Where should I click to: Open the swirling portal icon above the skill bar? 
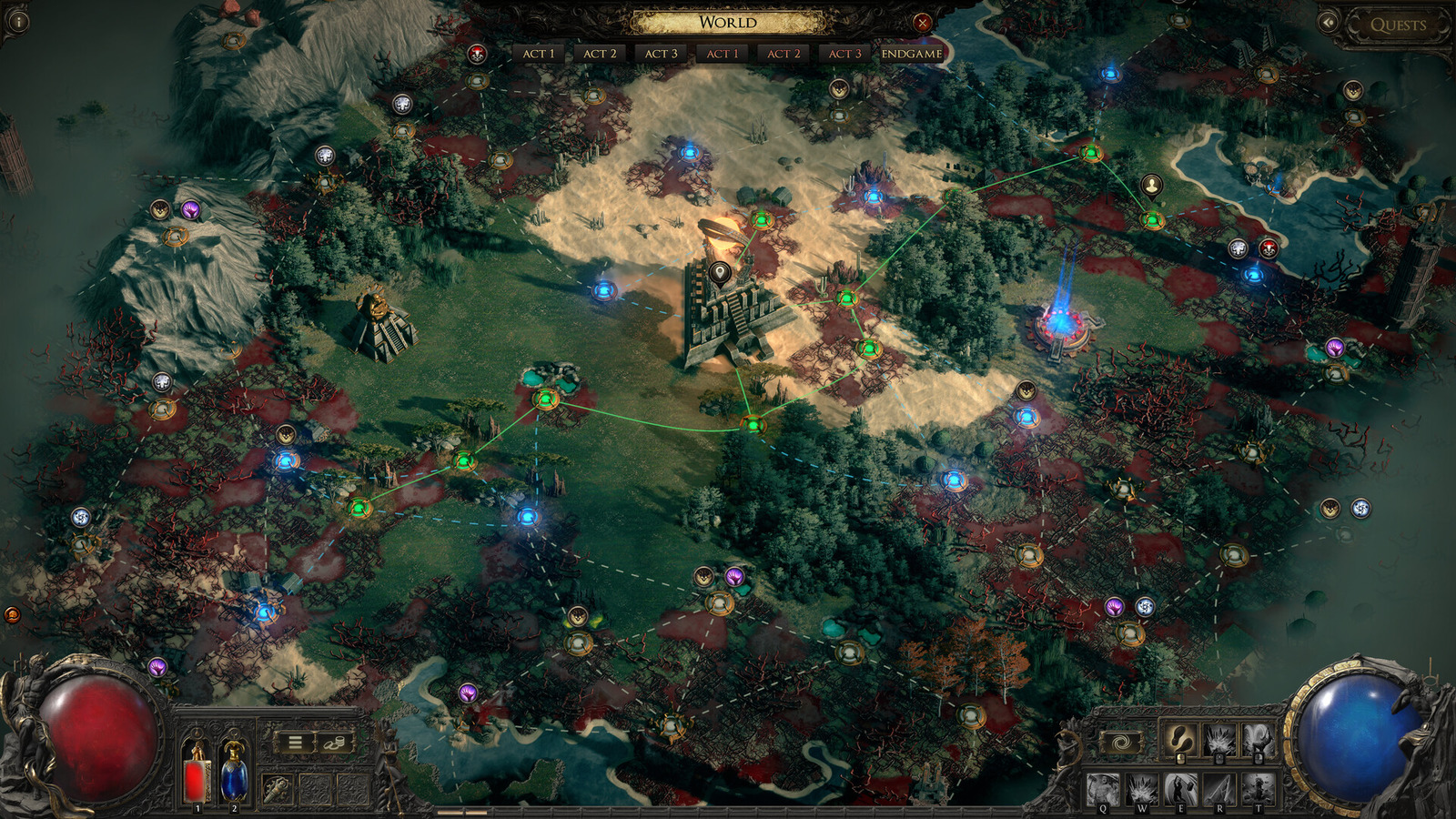pyautogui.click(x=1122, y=741)
